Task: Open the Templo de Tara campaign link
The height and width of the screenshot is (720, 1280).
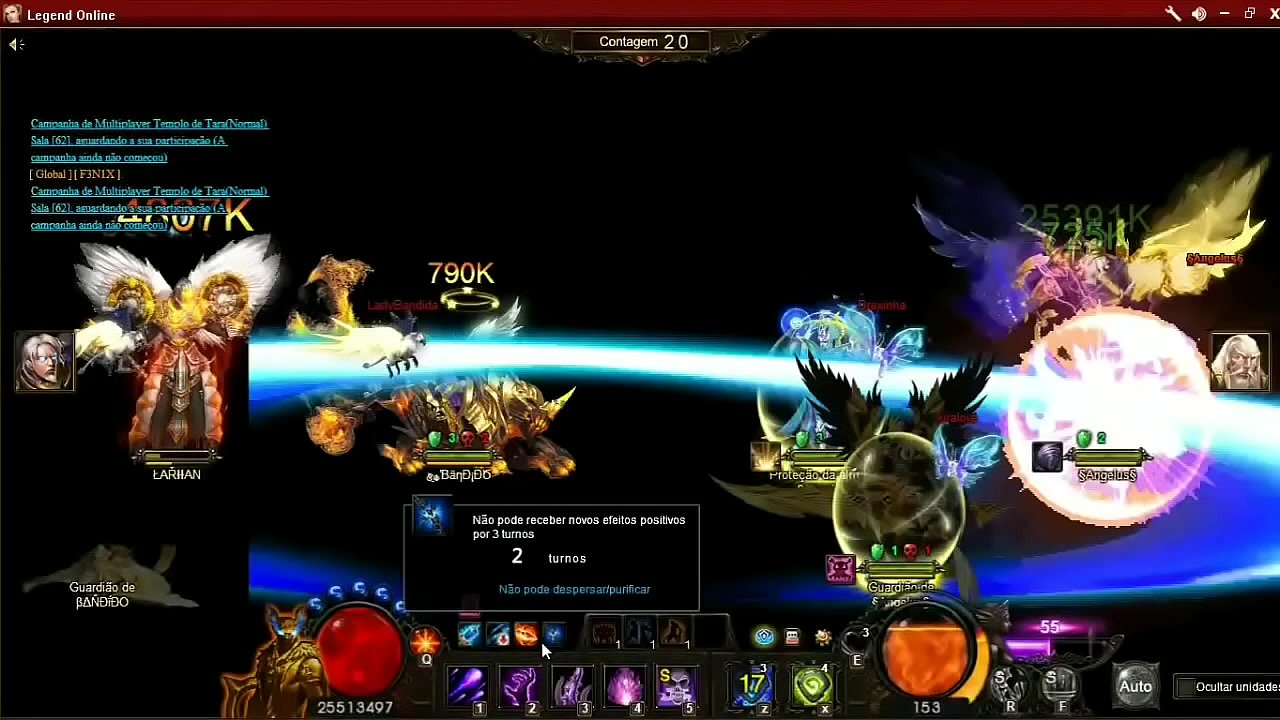Action: [149, 124]
